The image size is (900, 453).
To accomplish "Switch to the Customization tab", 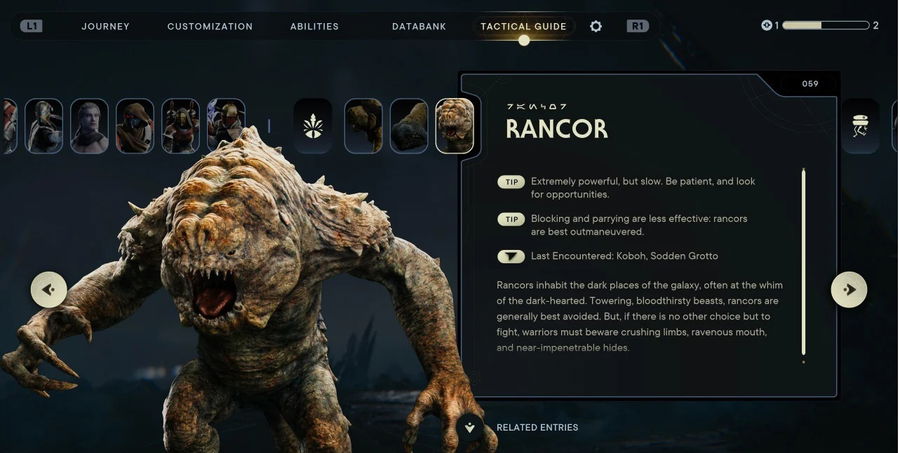I will [x=210, y=26].
